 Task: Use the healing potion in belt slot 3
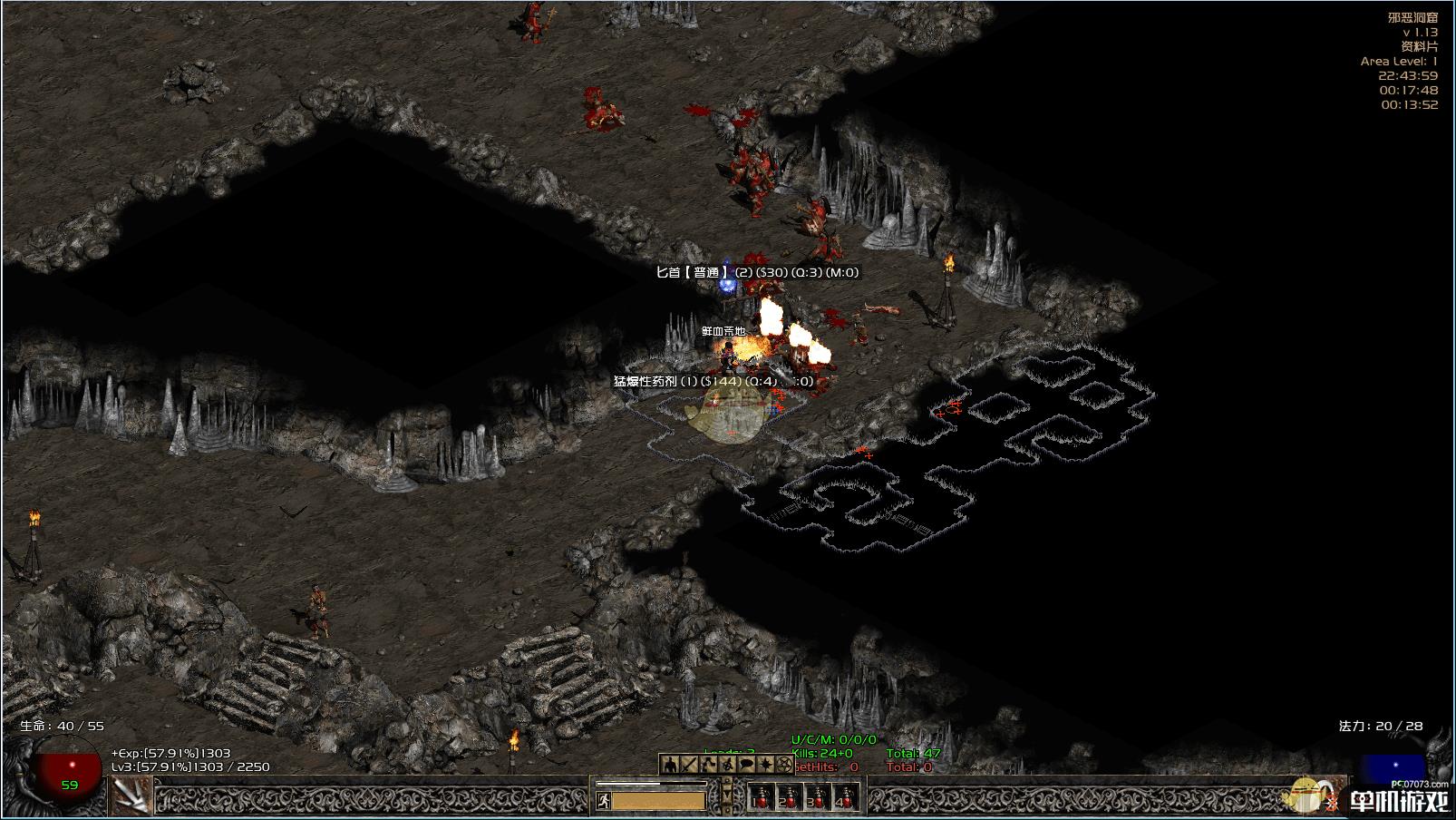[817, 799]
